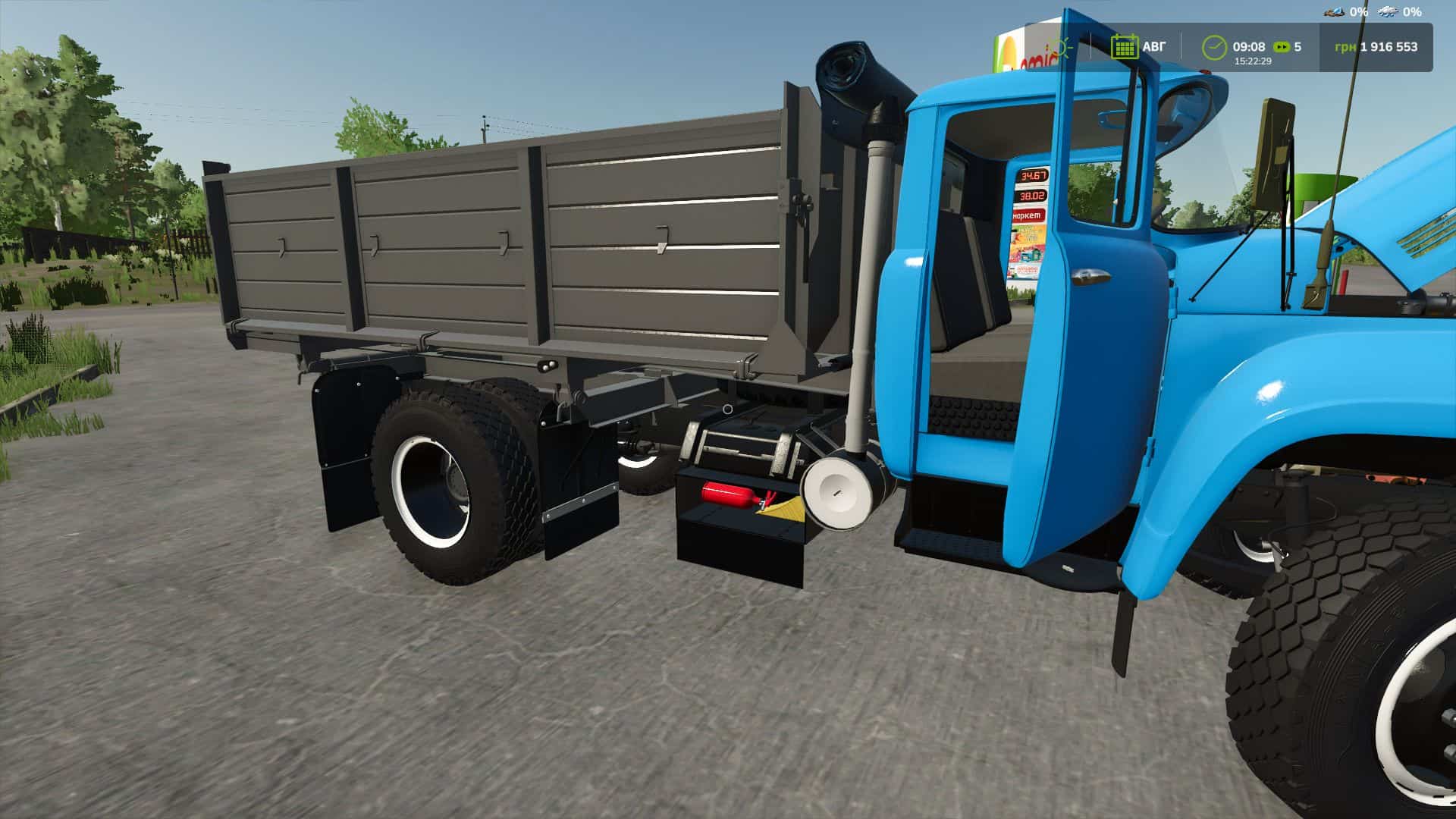The image size is (1456, 819).
Task: Select the price board showing 38.02
Action: 1032,196
